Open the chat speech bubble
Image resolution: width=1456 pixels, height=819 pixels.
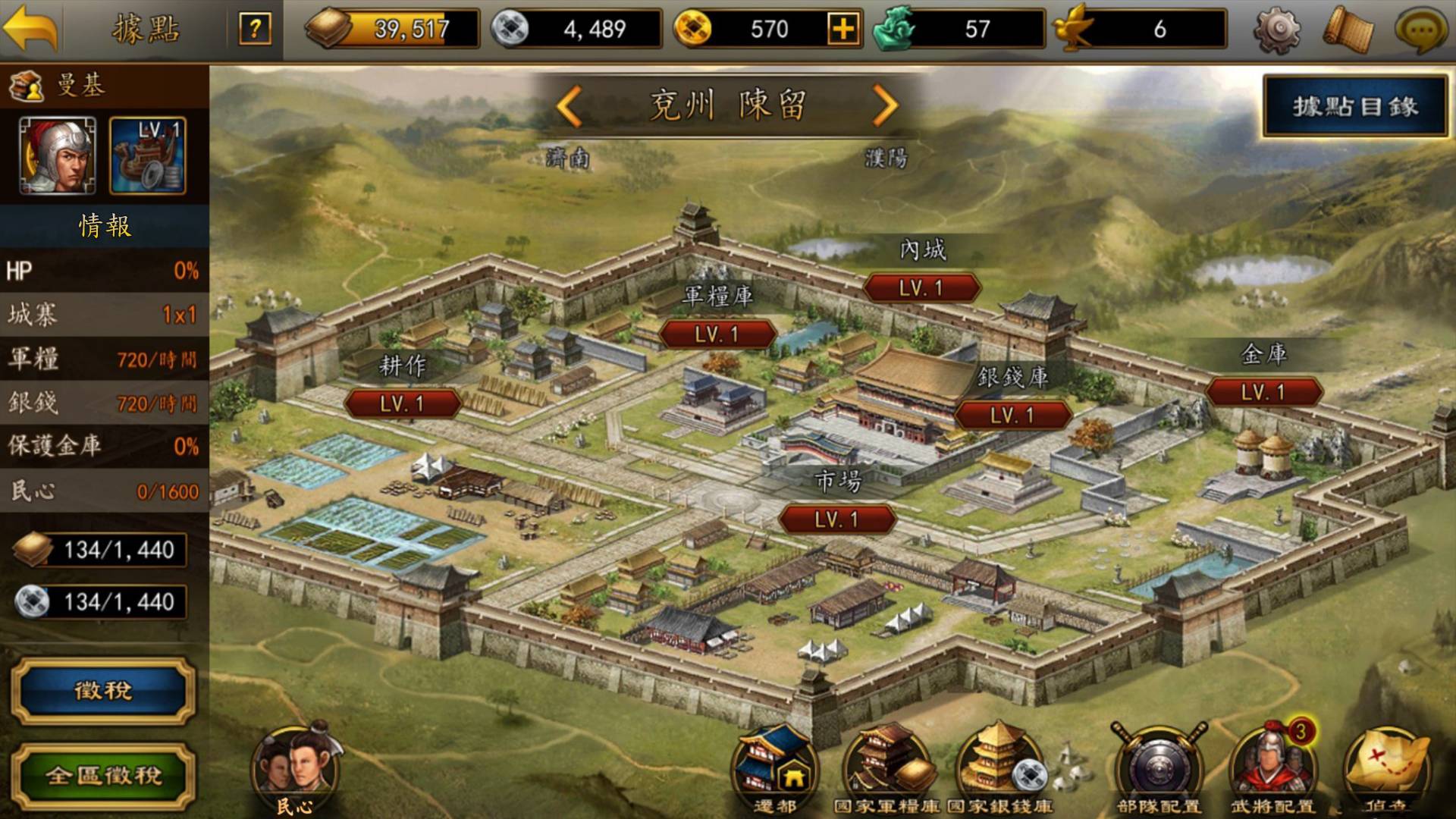tap(1421, 30)
